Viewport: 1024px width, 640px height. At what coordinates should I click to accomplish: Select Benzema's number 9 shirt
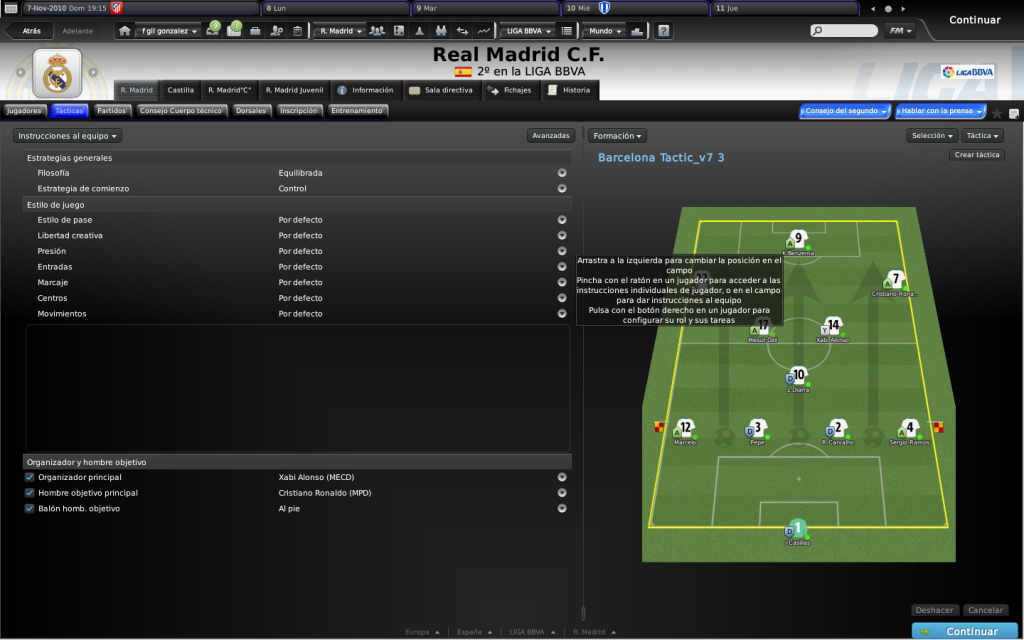798,239
